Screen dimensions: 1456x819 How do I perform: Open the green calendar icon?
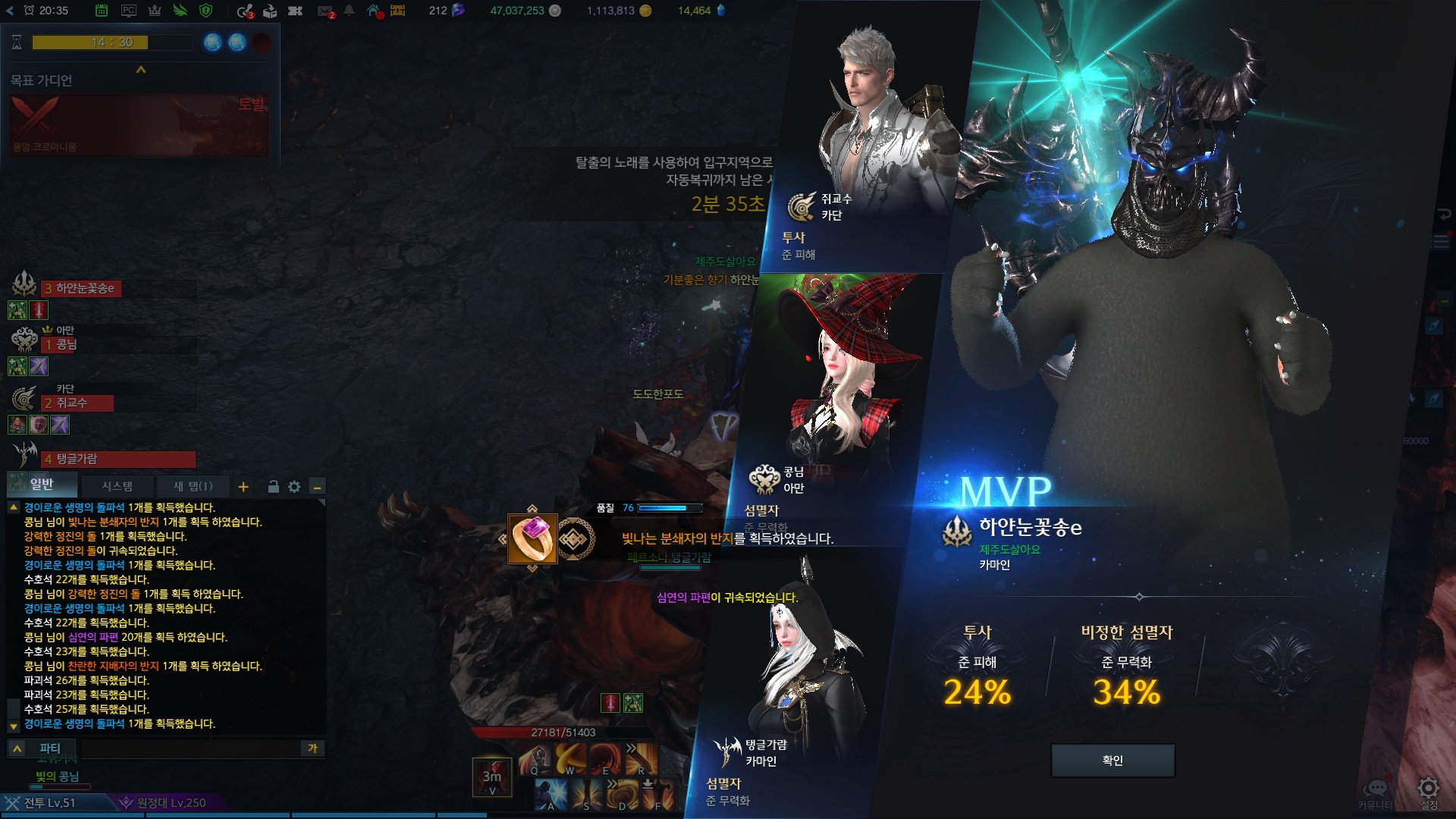(102, 11)
